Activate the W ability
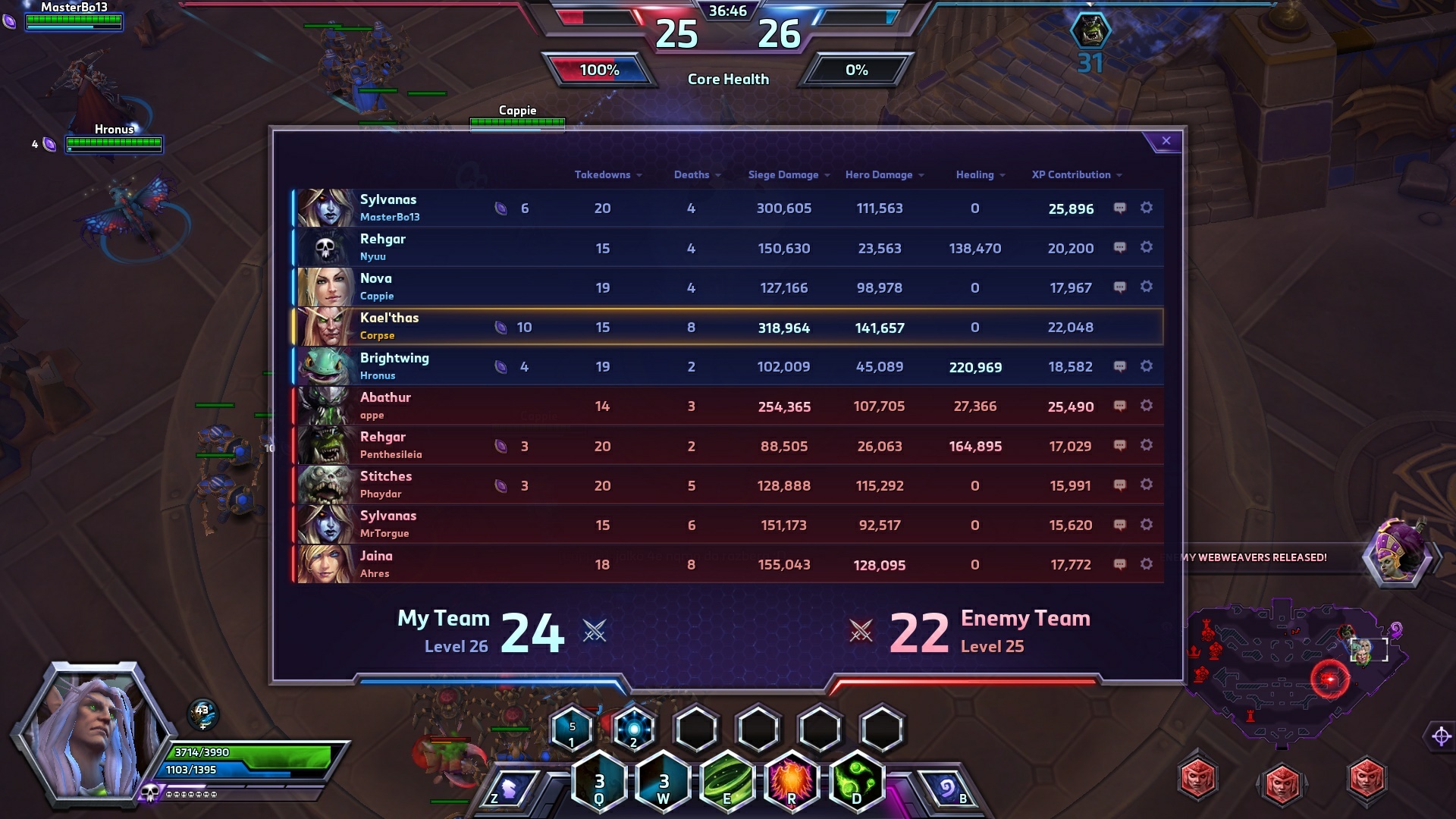 click(x=664, y=782)
